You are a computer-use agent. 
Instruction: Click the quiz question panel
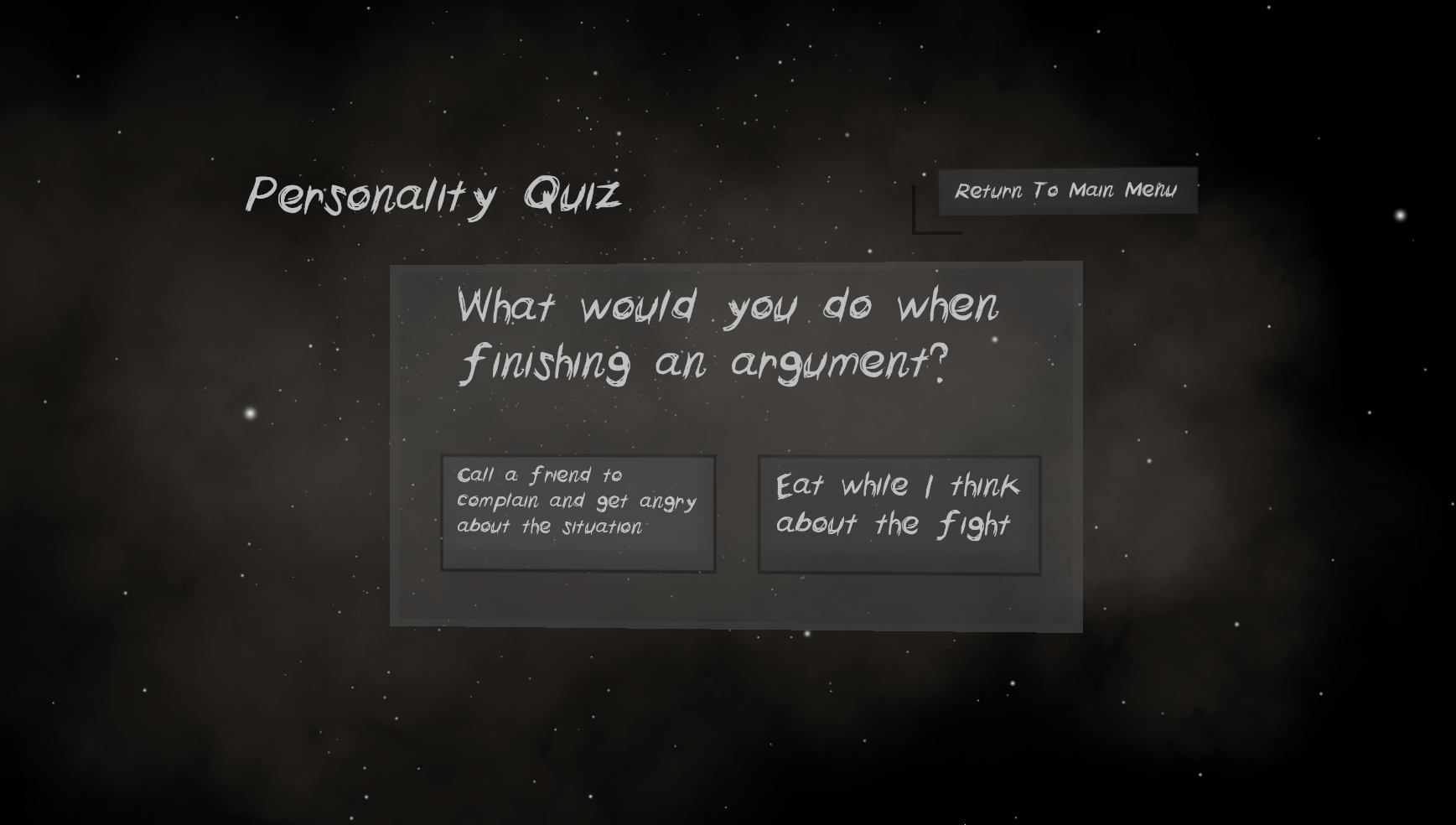pos(736,444)
